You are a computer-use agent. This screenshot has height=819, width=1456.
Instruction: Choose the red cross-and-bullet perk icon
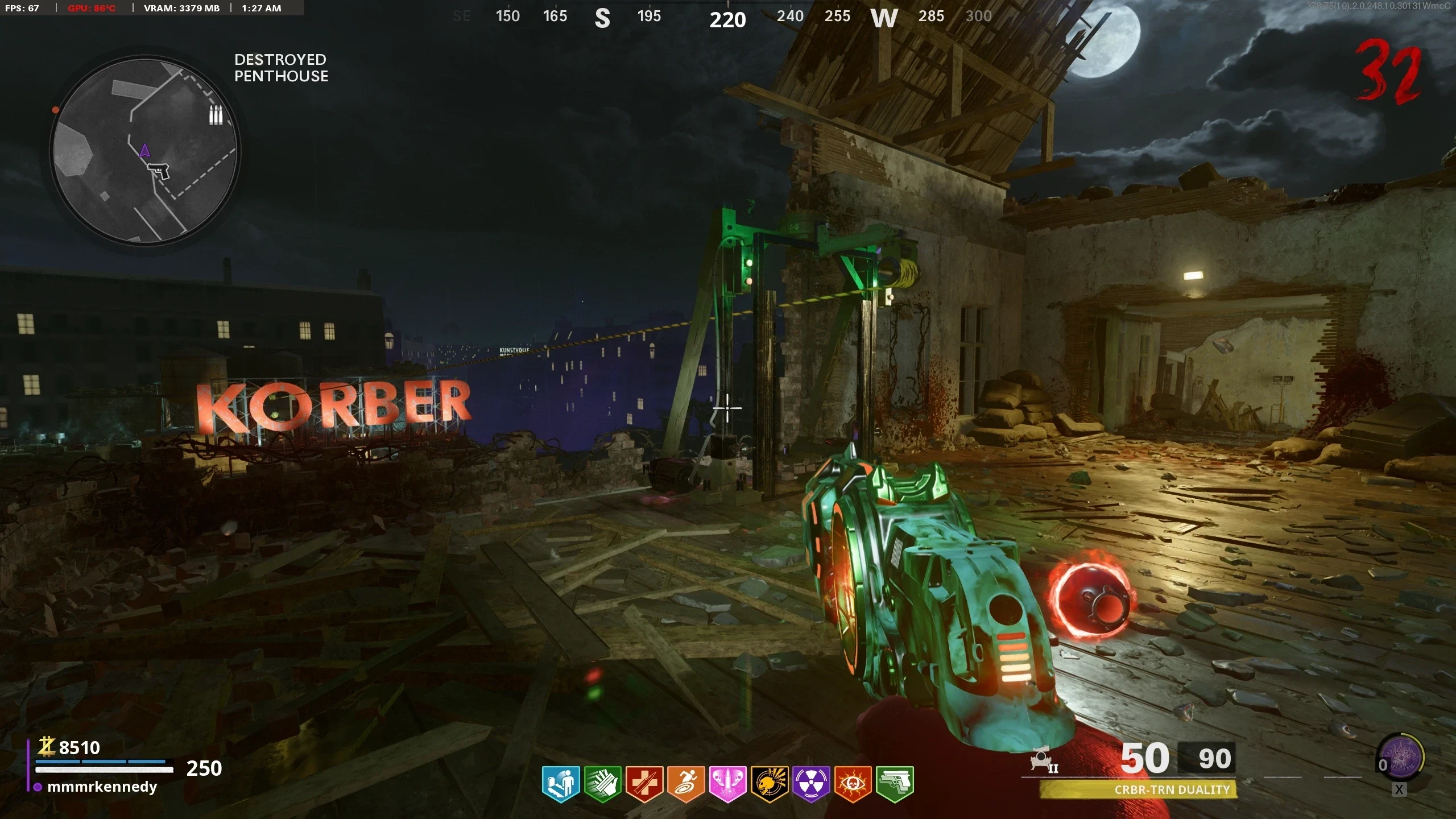(x=644, y=784)
